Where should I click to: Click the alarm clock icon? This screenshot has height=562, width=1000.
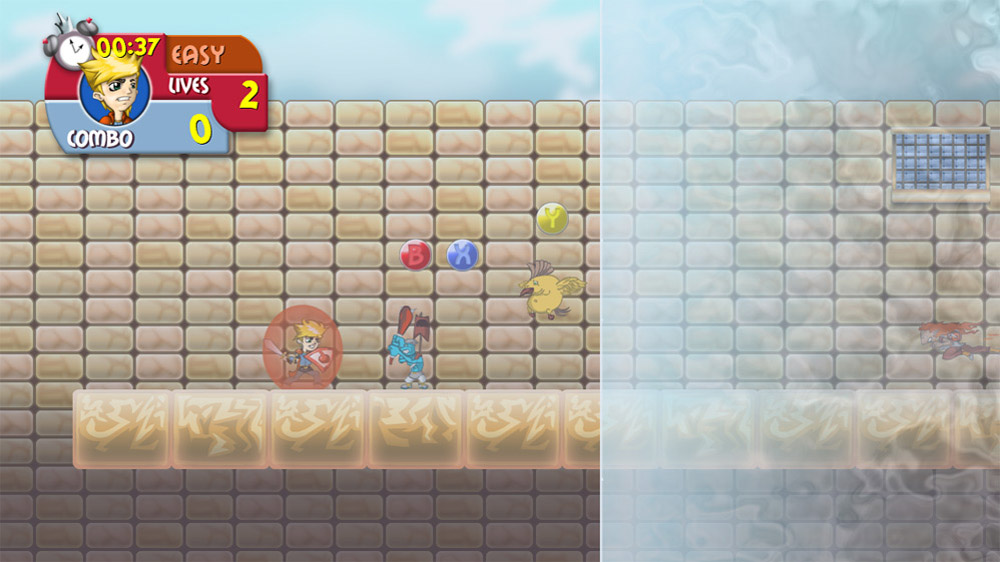click(70, 43)
